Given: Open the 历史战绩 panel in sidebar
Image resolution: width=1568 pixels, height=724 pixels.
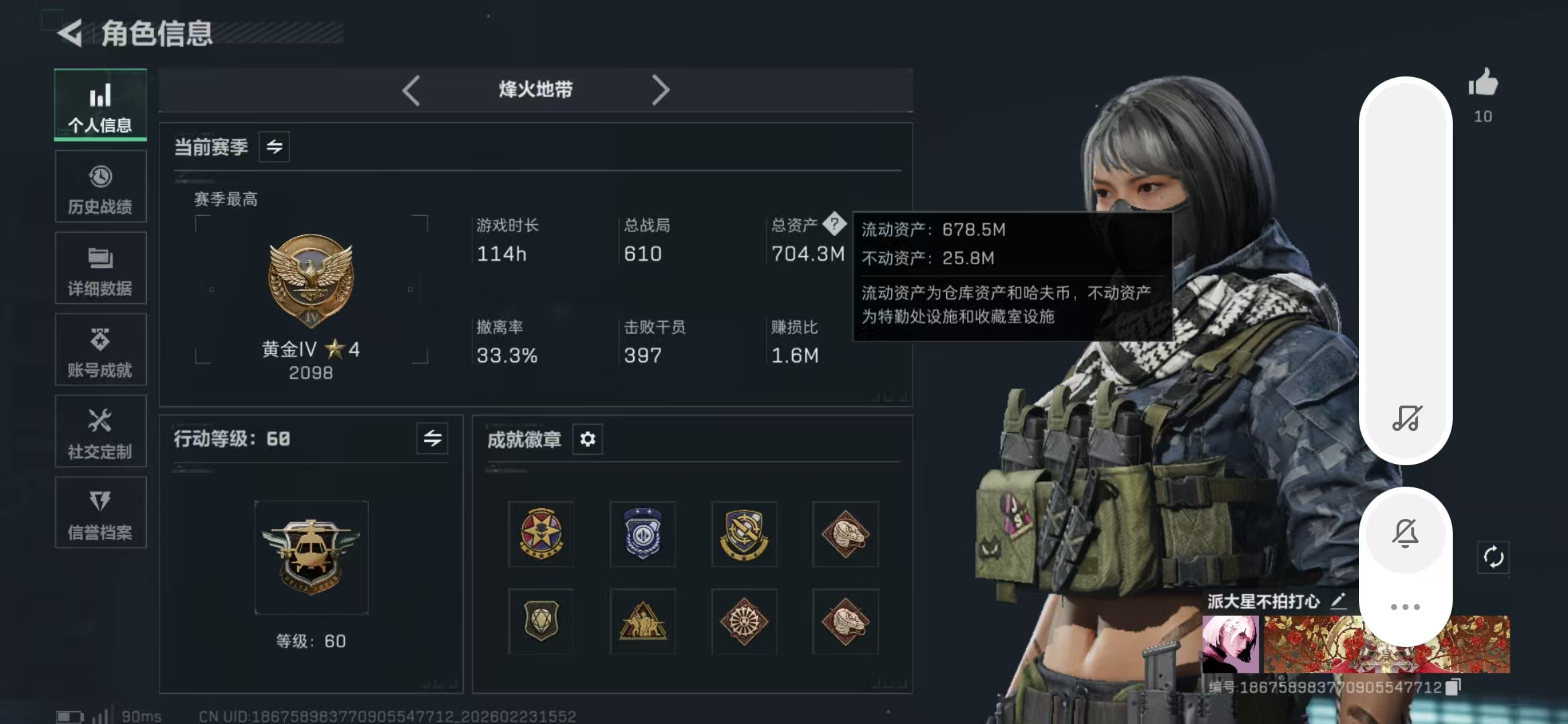Looking at the screenshot, I should click(x=100, y=186).
